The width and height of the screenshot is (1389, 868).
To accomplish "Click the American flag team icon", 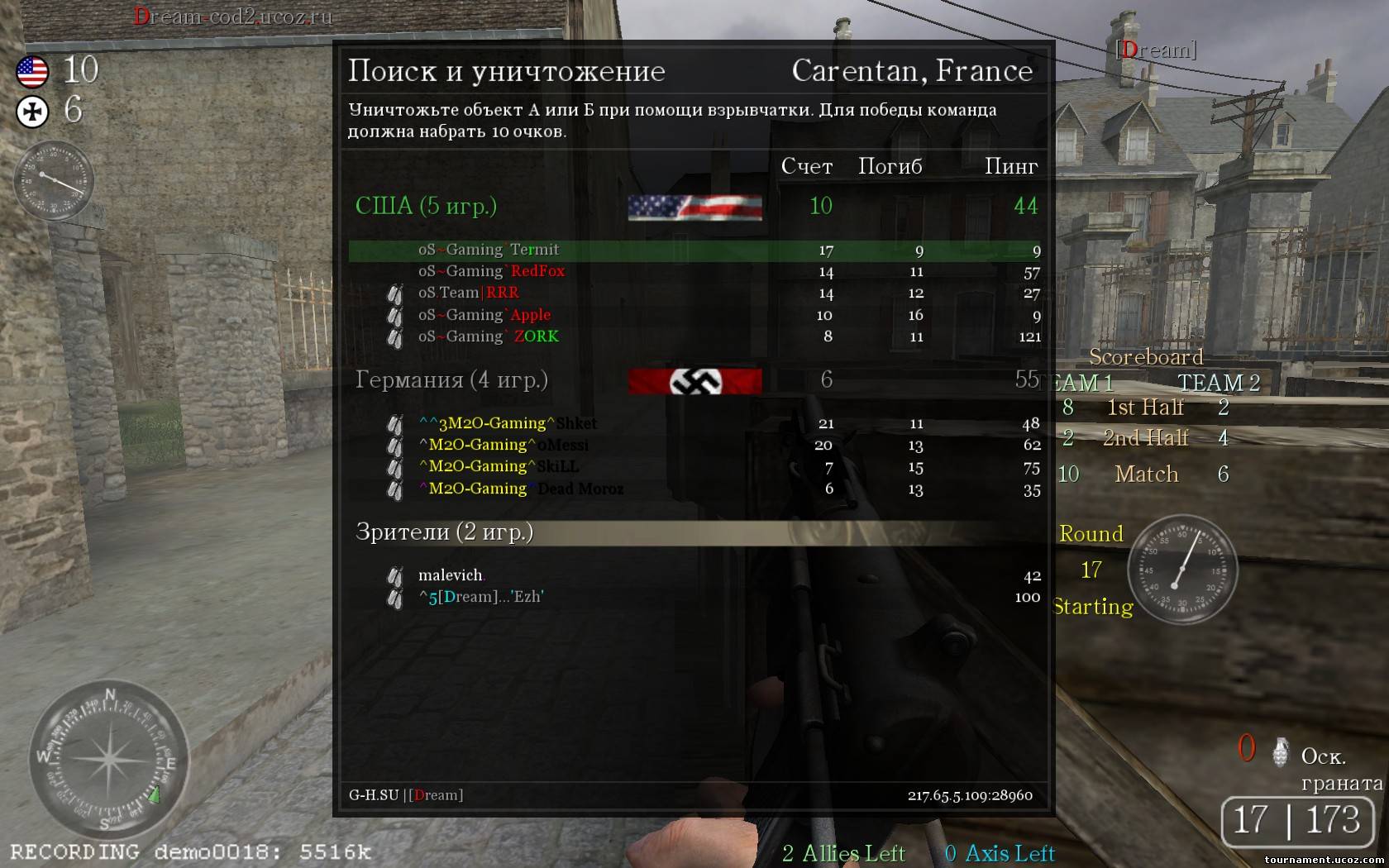I will coord(33,72).
